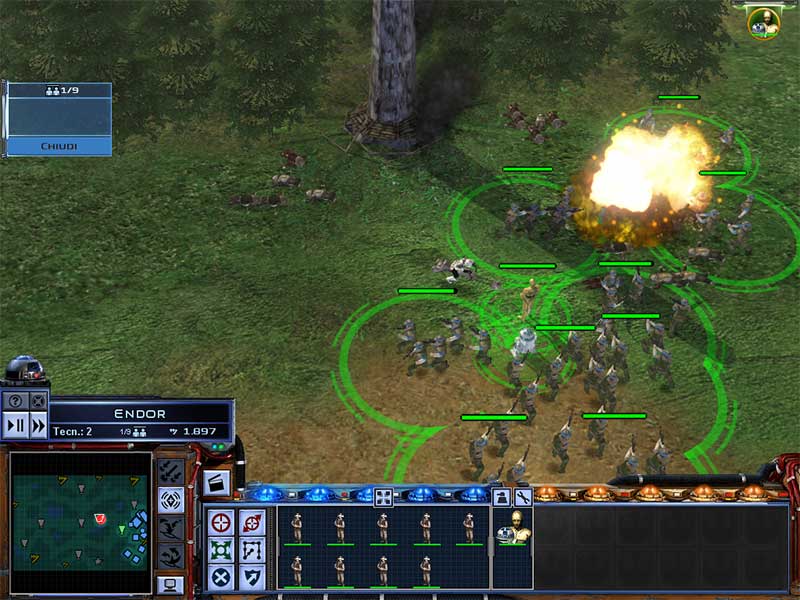The width and height of the screenshot is (800, 600).
Task: Click the hero portrait in top-right corner
Action: [764, 22]
